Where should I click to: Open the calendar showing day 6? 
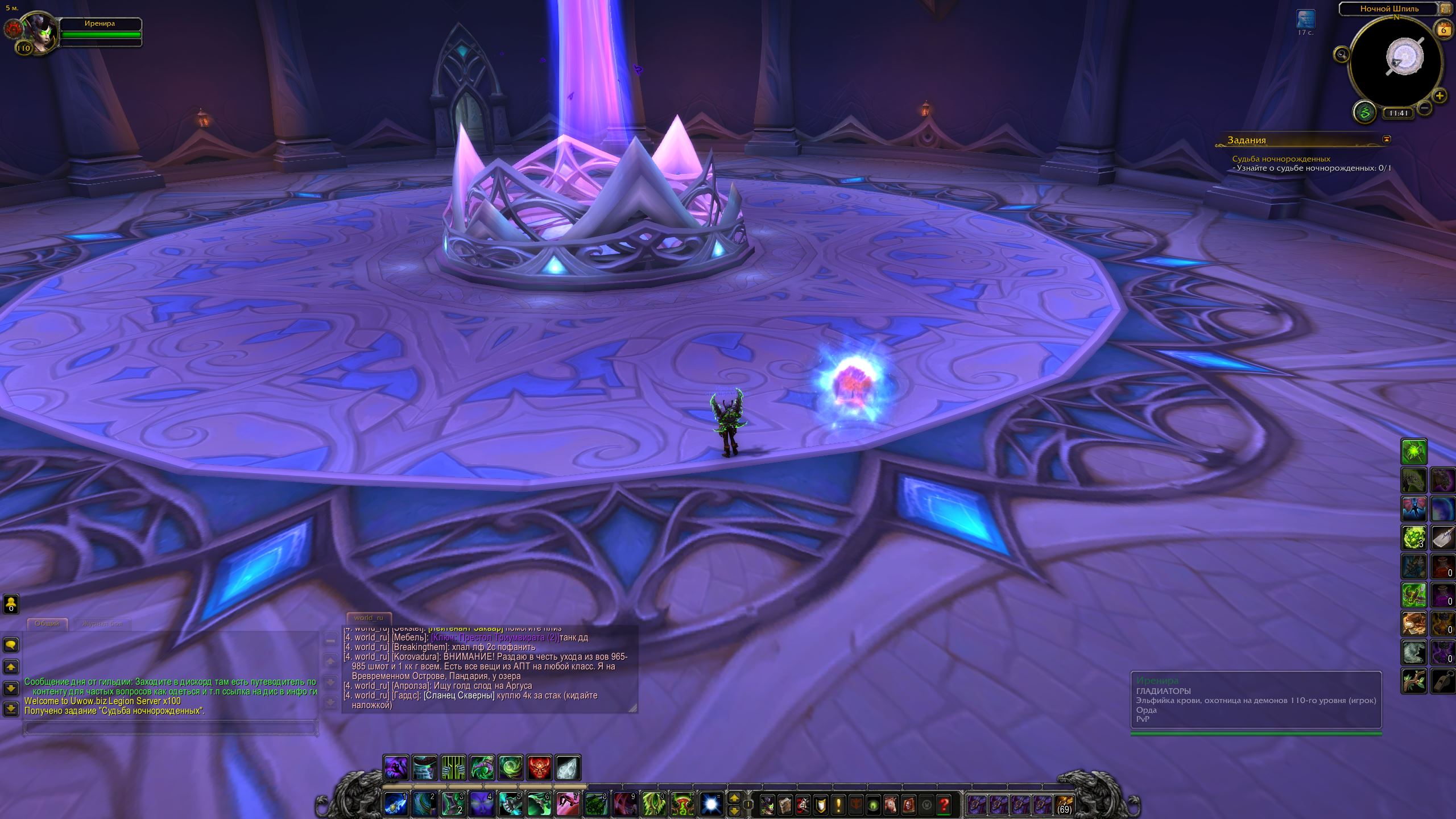[1443, 29]
